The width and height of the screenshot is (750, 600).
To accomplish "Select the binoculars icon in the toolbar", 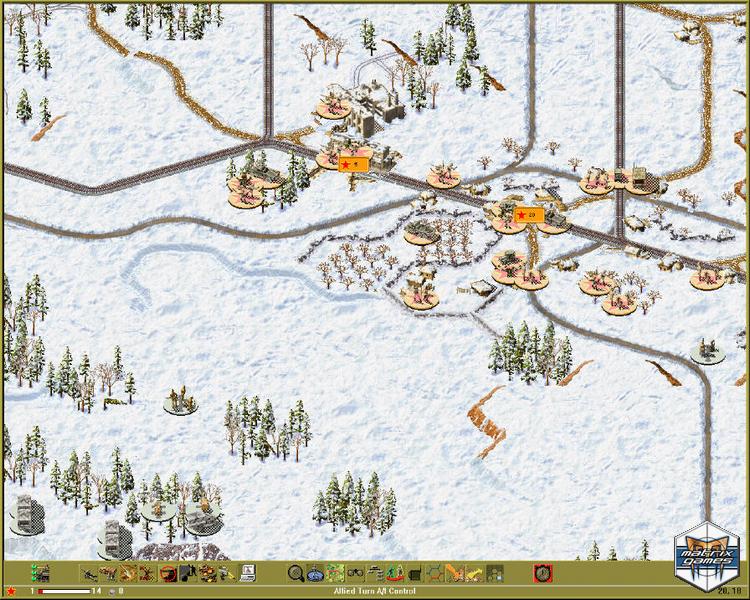I will click(355, 573).
